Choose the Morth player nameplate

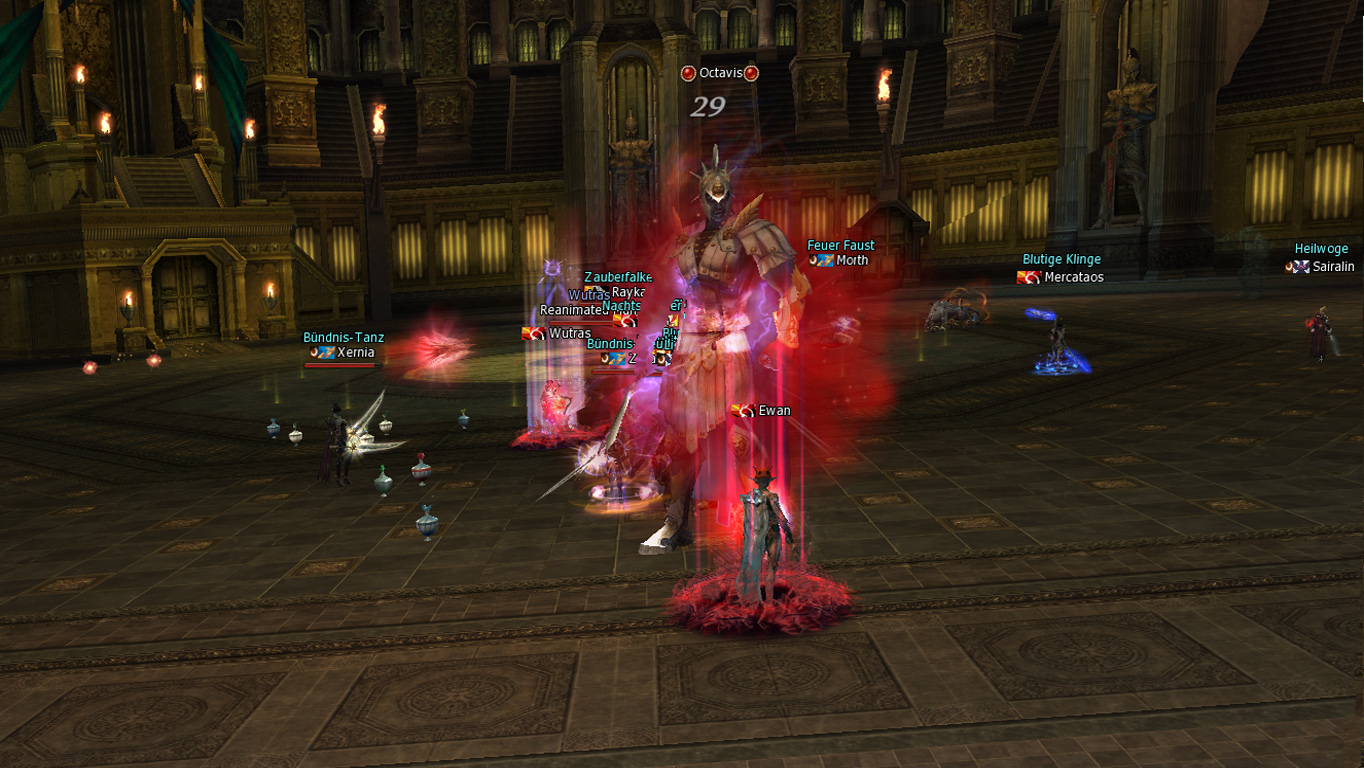point(852,261)
